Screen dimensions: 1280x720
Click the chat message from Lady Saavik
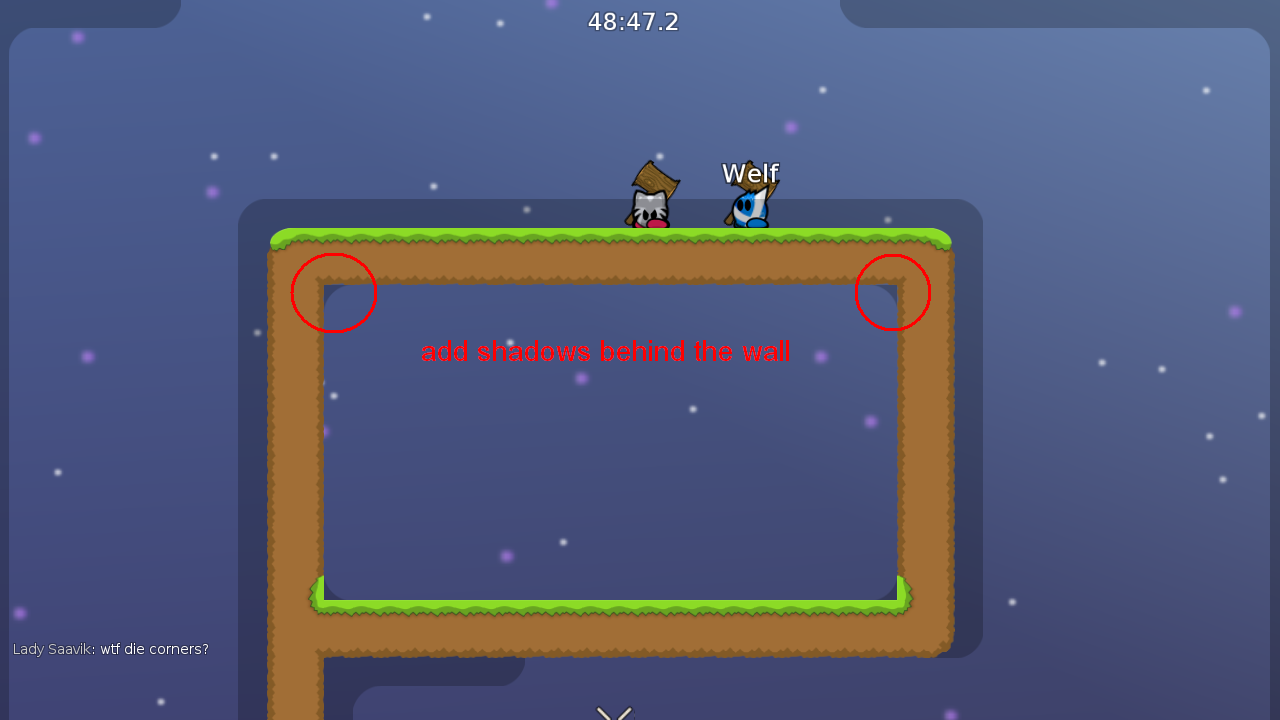110,649
